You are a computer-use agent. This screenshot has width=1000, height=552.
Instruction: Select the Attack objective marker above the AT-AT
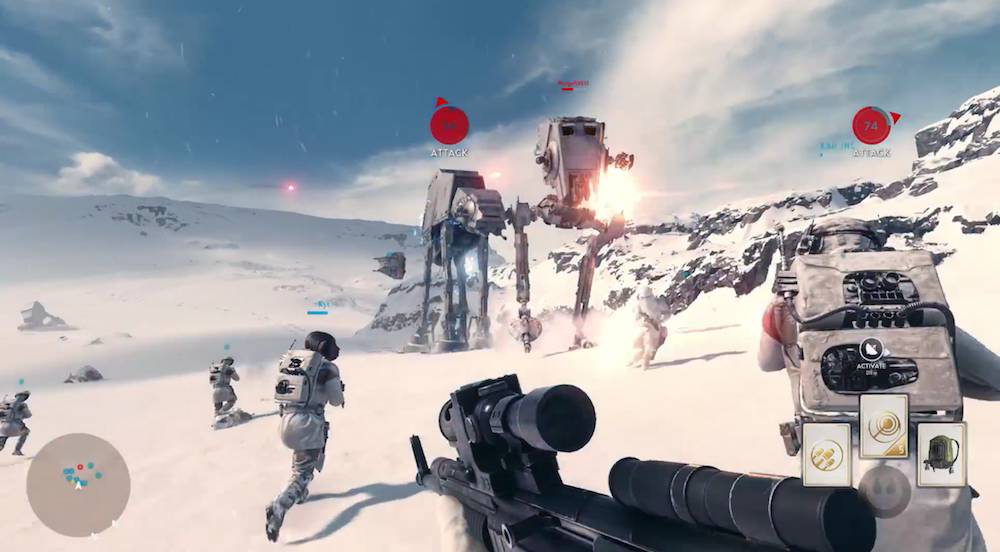pos(449,125)
